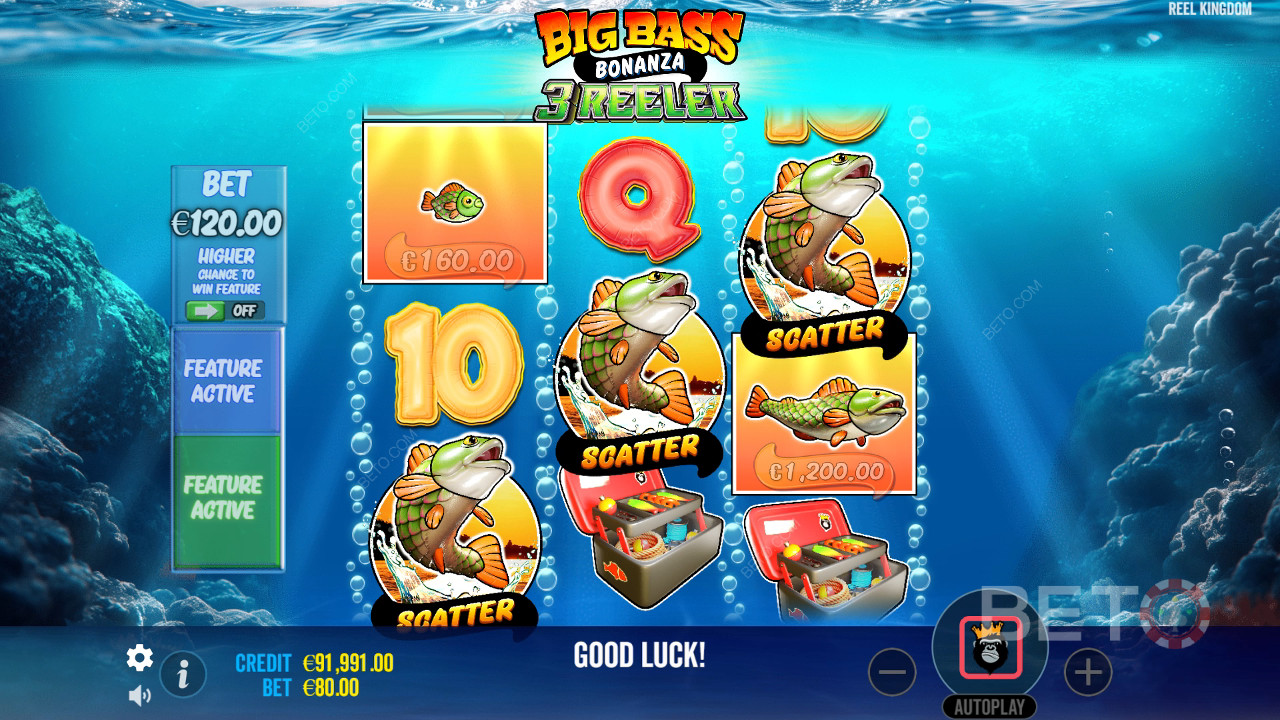Screen dimensions: 1280x720
Task: Decrease the bet with minus button
Action: 892,674
